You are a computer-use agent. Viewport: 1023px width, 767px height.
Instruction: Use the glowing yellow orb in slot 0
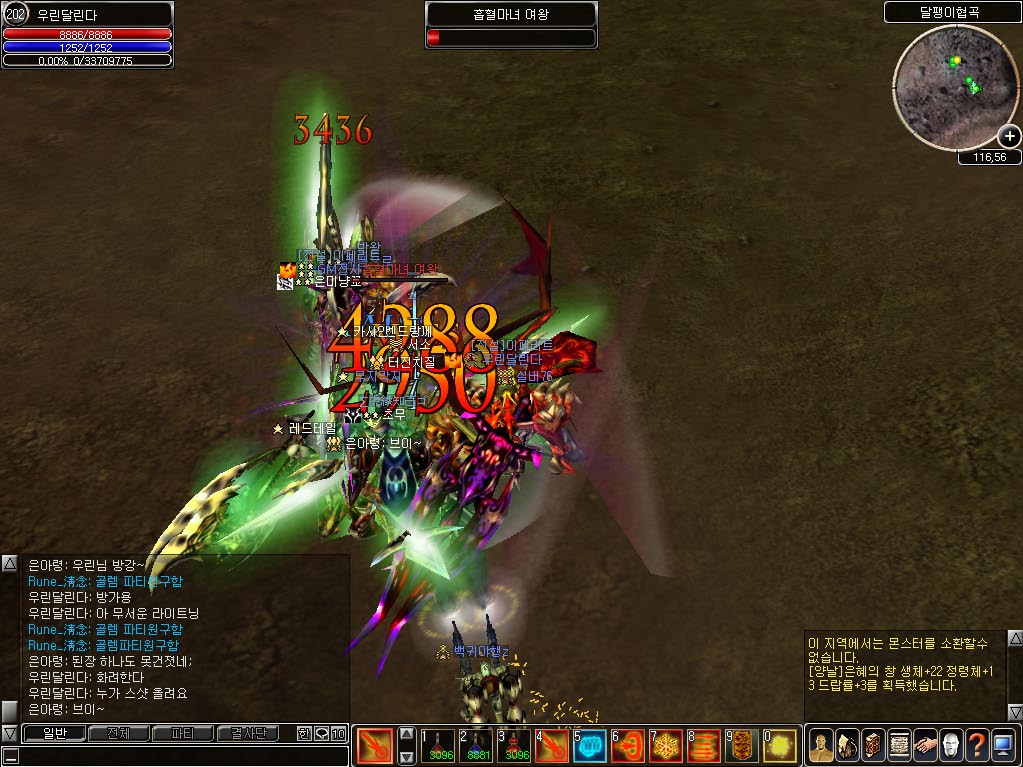pyautogui.click(x=780, y=745)
